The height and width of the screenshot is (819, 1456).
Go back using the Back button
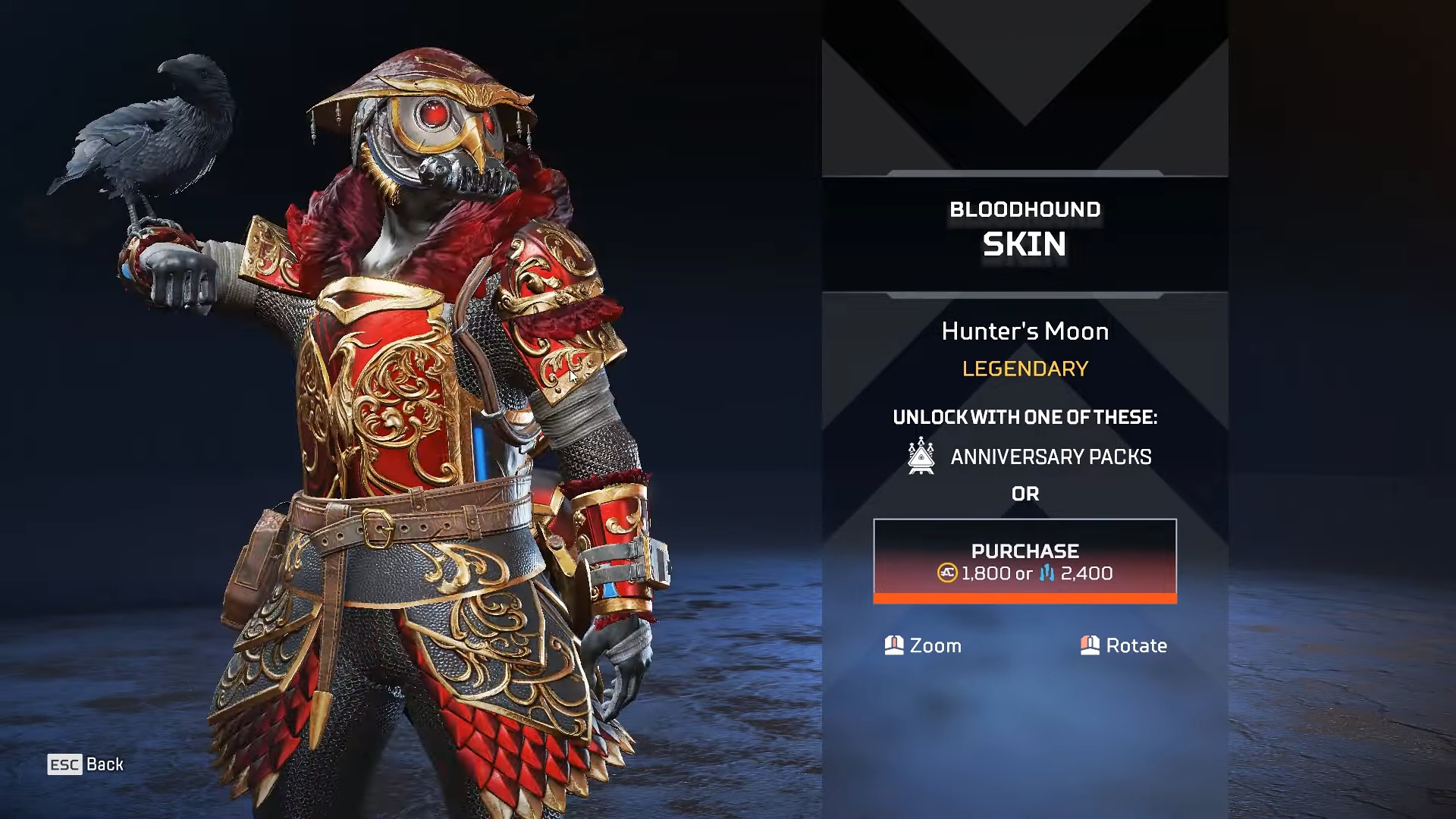[x=86, y=764]
